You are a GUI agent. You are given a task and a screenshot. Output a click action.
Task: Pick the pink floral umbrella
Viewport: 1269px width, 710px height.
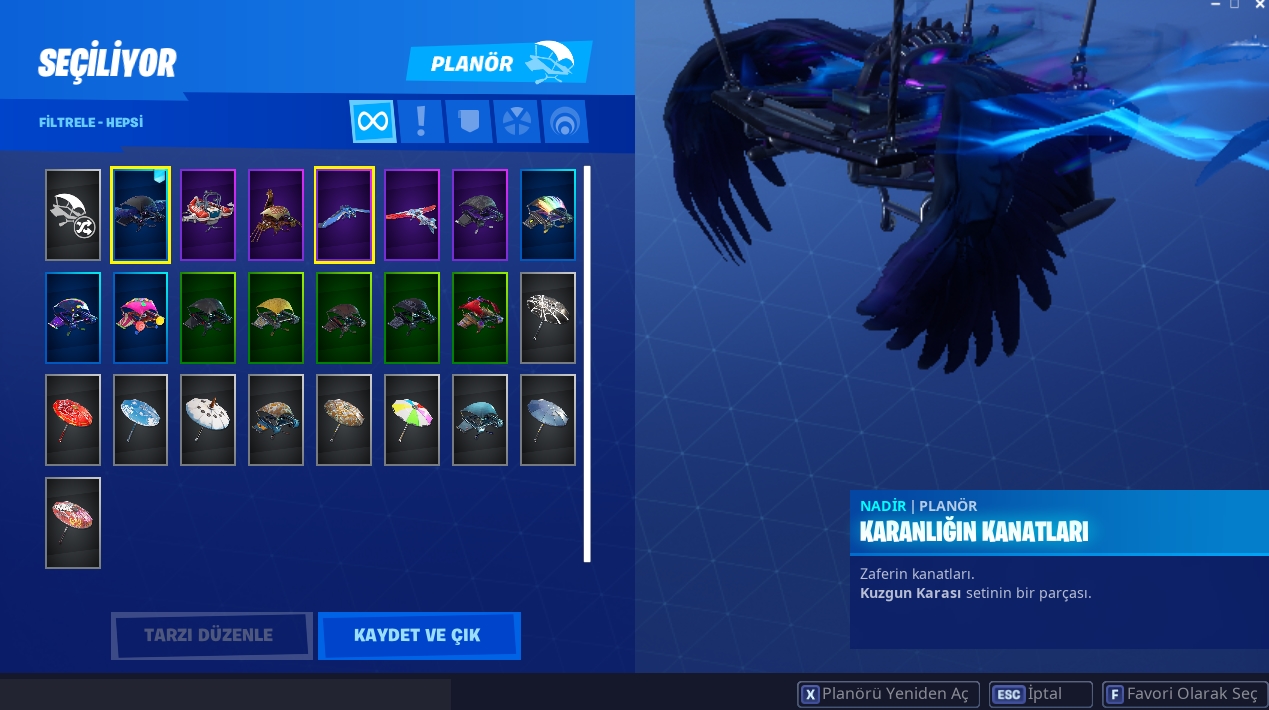pyautogui.click(x=73, y=522)
